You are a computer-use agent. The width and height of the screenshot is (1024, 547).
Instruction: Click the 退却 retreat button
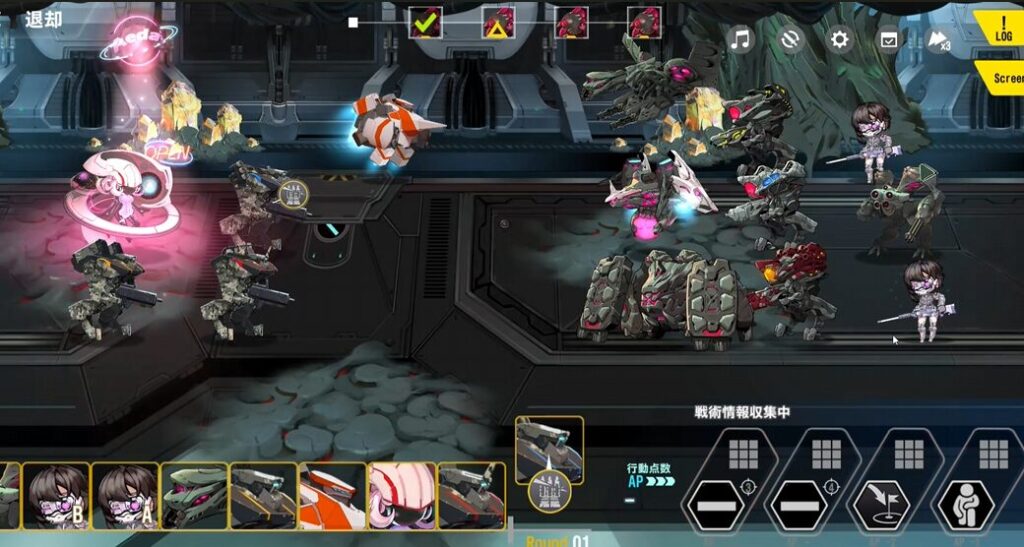[x=43, y=19]
